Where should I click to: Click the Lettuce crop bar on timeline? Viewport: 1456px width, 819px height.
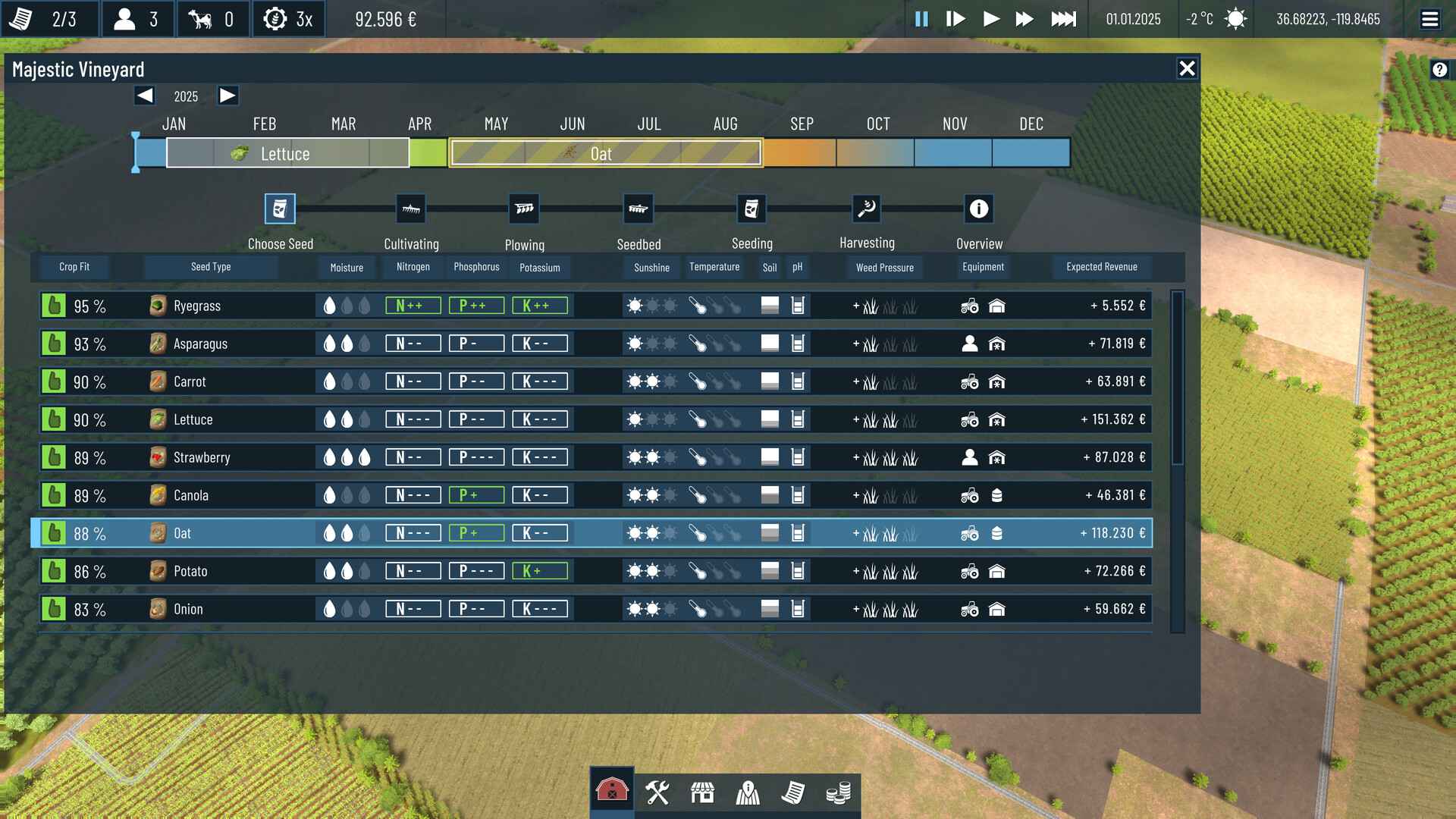coord(286,153)
